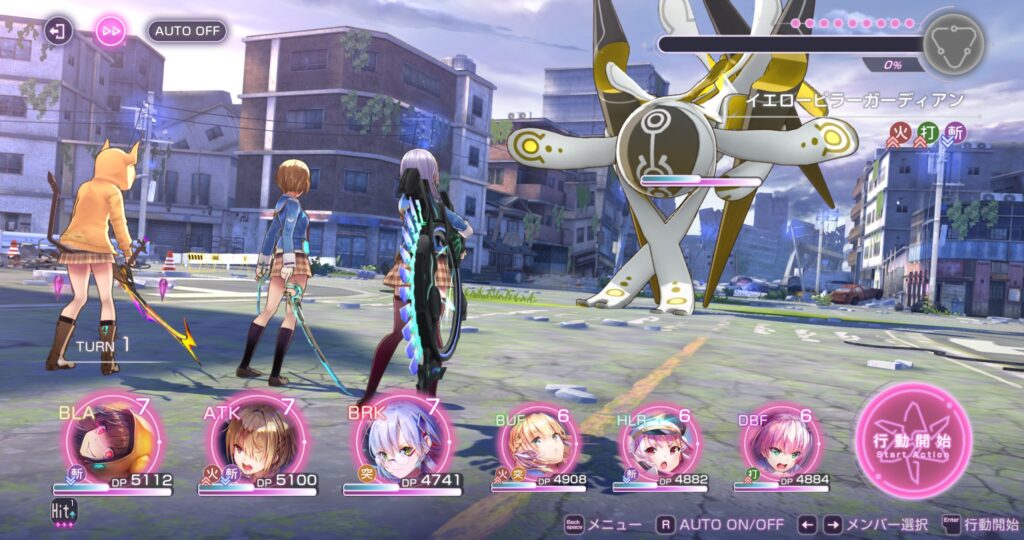Screen dimensions: 1024x540
Task: Toggle the AUTO OFF button
Action: (187, 31)
